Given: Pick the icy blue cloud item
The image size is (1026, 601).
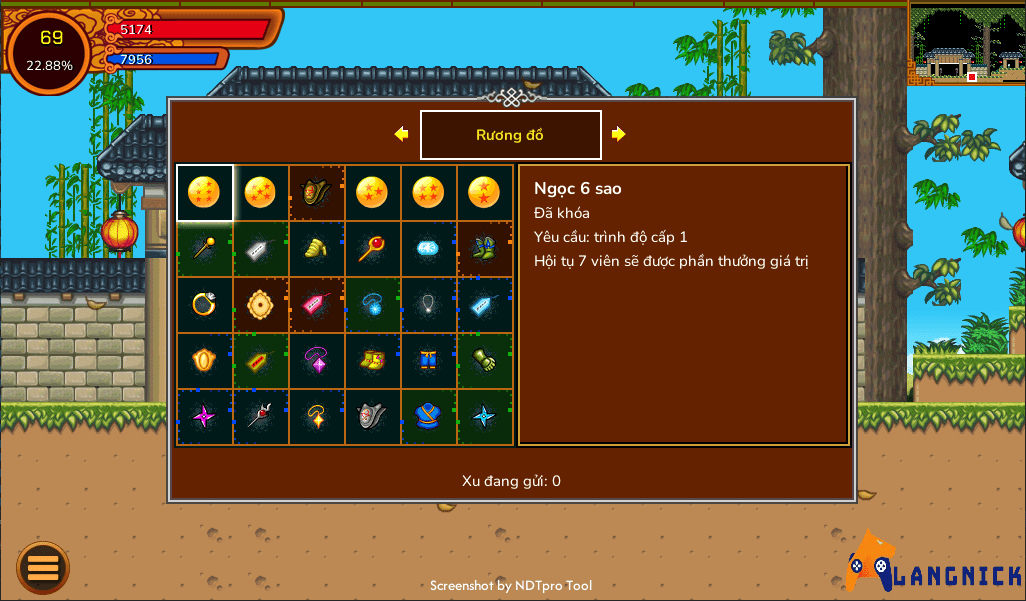Looking at the screenshot, I should coord(428,248).
